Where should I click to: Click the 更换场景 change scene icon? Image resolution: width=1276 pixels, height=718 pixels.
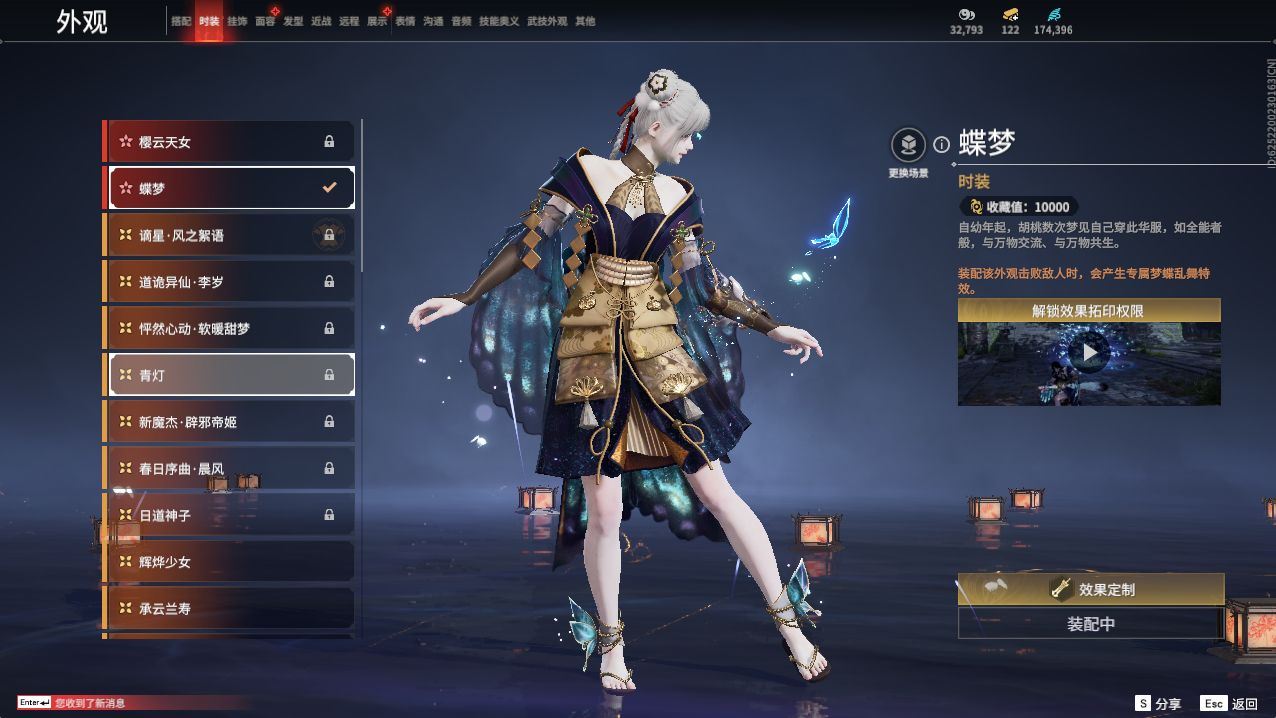[908, 146]
